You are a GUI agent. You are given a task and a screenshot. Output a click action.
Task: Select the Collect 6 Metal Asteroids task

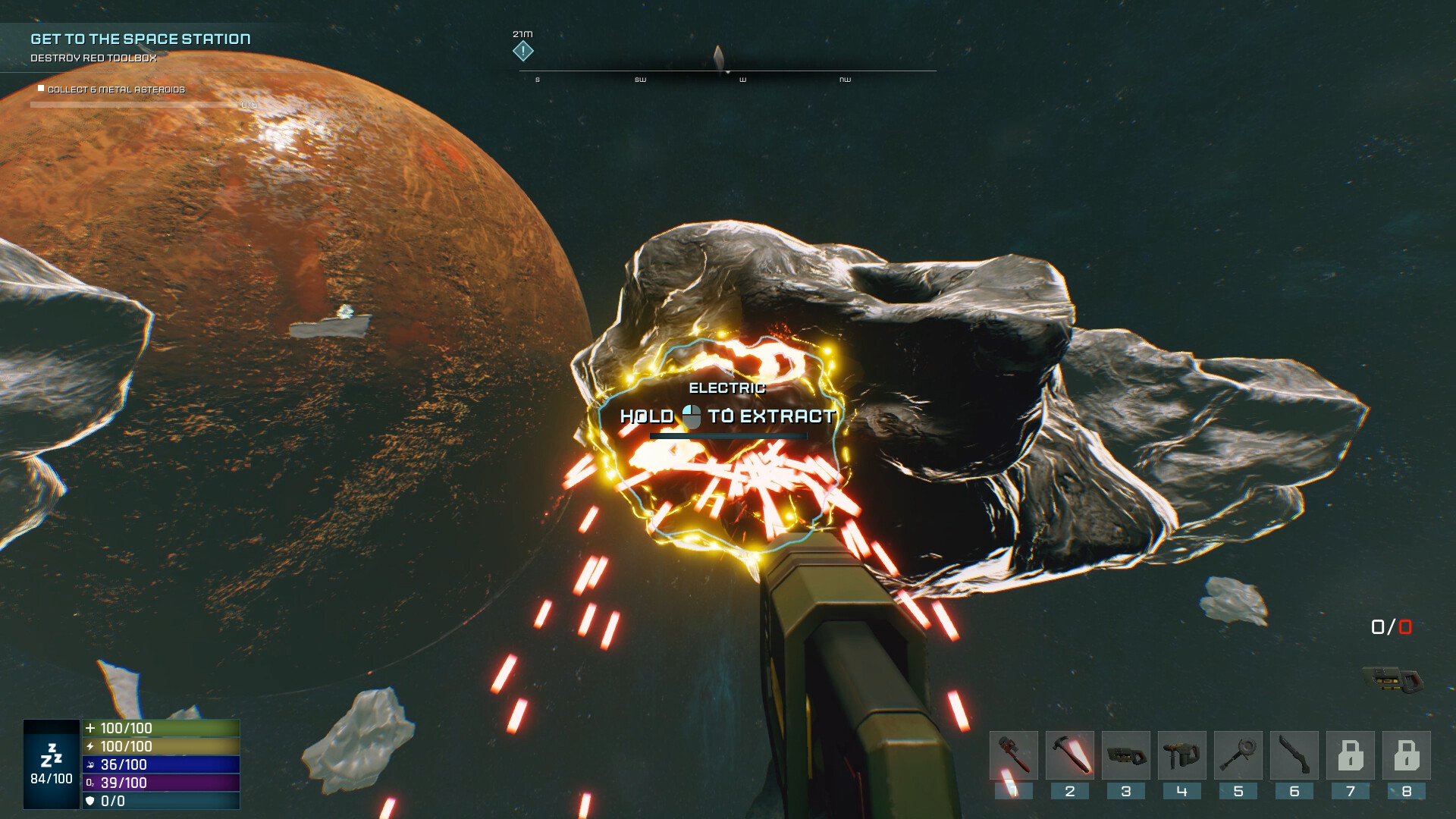coord(116,89)
